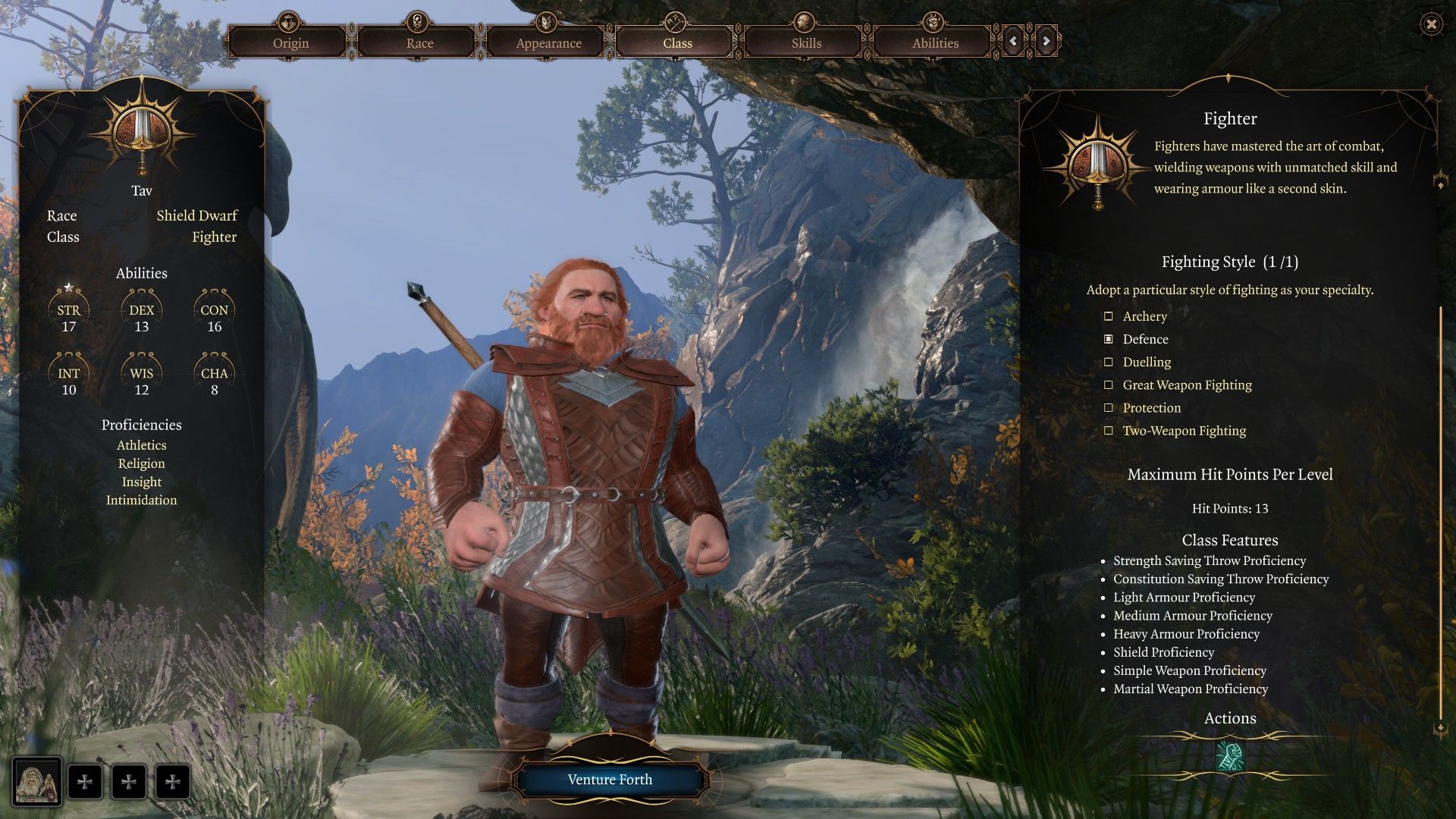Close the character creation screen
The height and width of the screenshot is (819, 1456).
point(1431,25)
